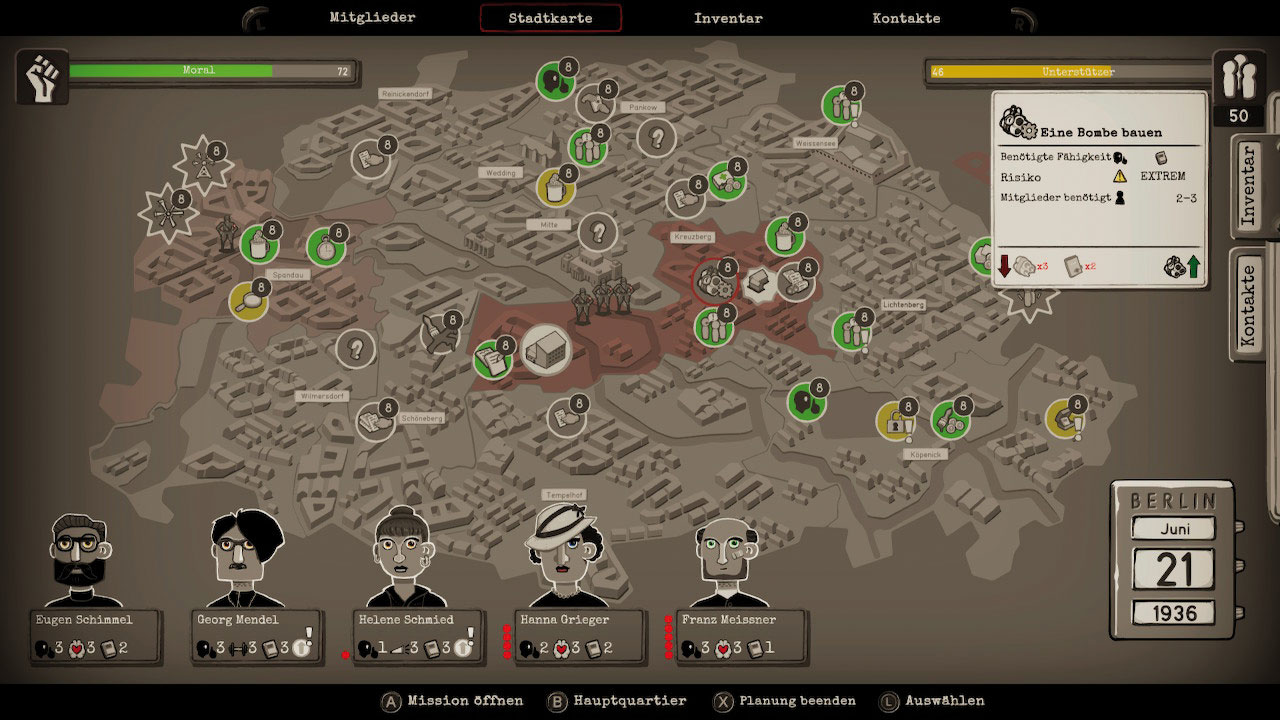Switch to the Mitglieder tab
This screenshot has height=720, width=1280.
pyautogui.click(x=372, y=17)
